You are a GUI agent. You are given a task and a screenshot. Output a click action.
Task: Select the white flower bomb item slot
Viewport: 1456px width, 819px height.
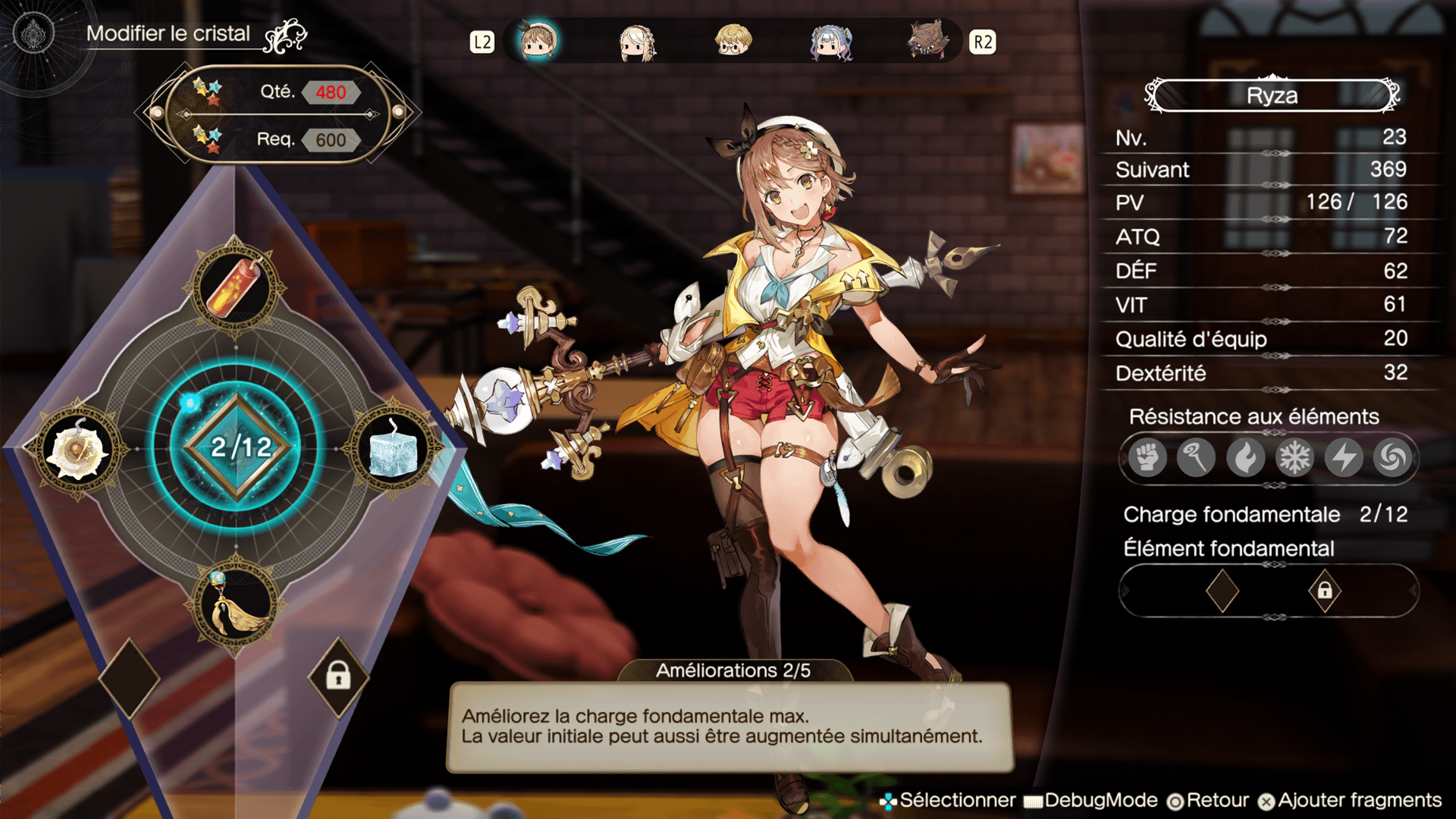(77, 450)
